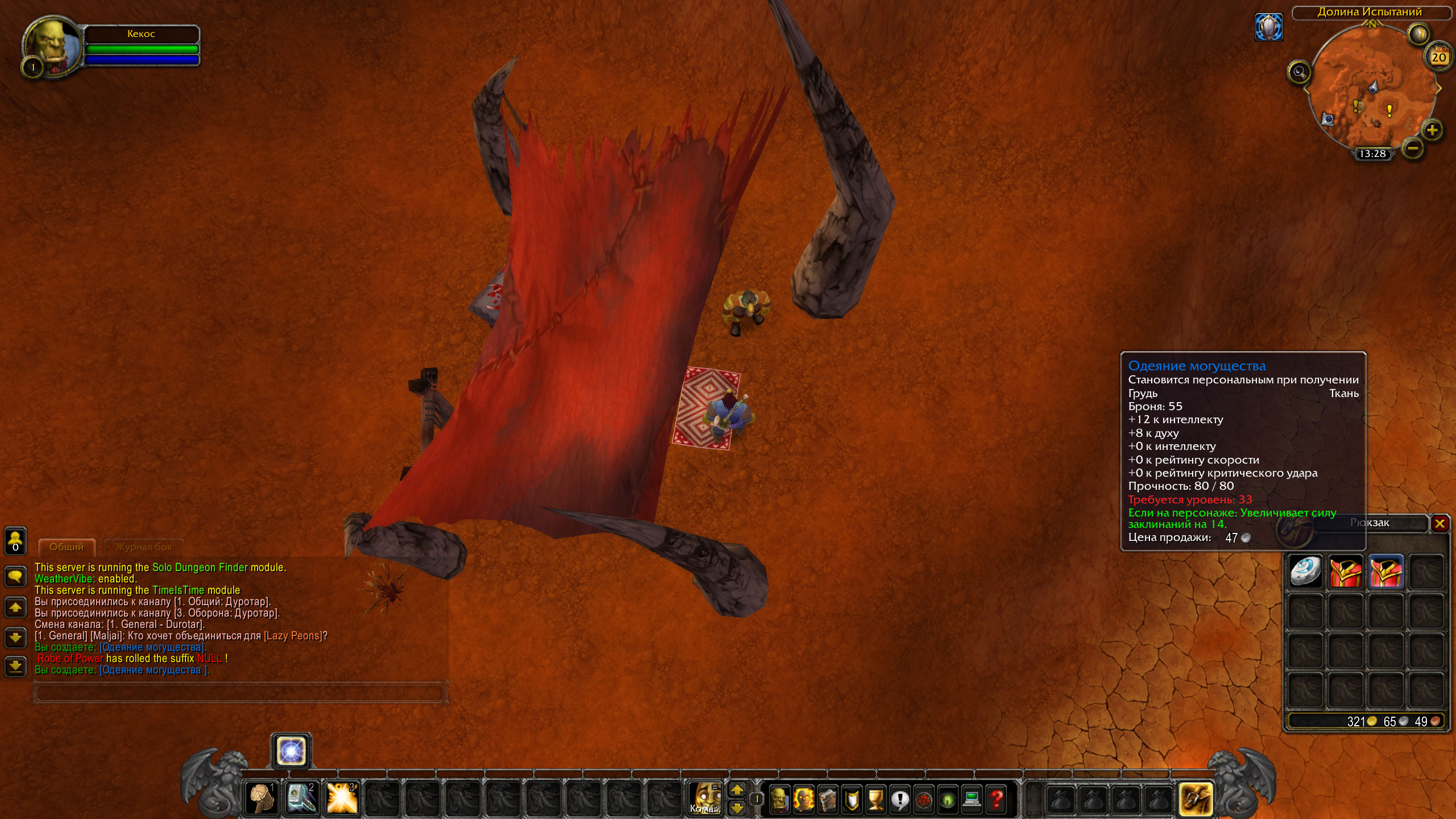Close the Рюкзак bag window
The width and height of the screenshot is (1456, 819).
[x=1440, y=523]
